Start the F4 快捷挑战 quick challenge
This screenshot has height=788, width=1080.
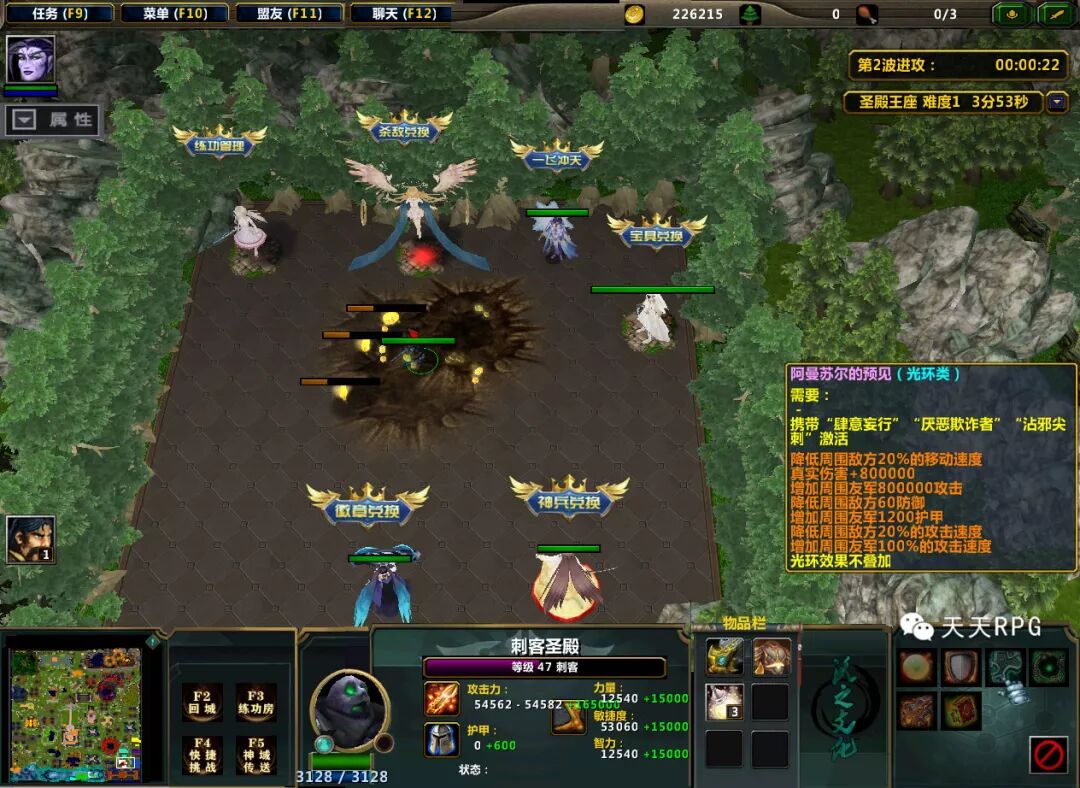[202, 755]
